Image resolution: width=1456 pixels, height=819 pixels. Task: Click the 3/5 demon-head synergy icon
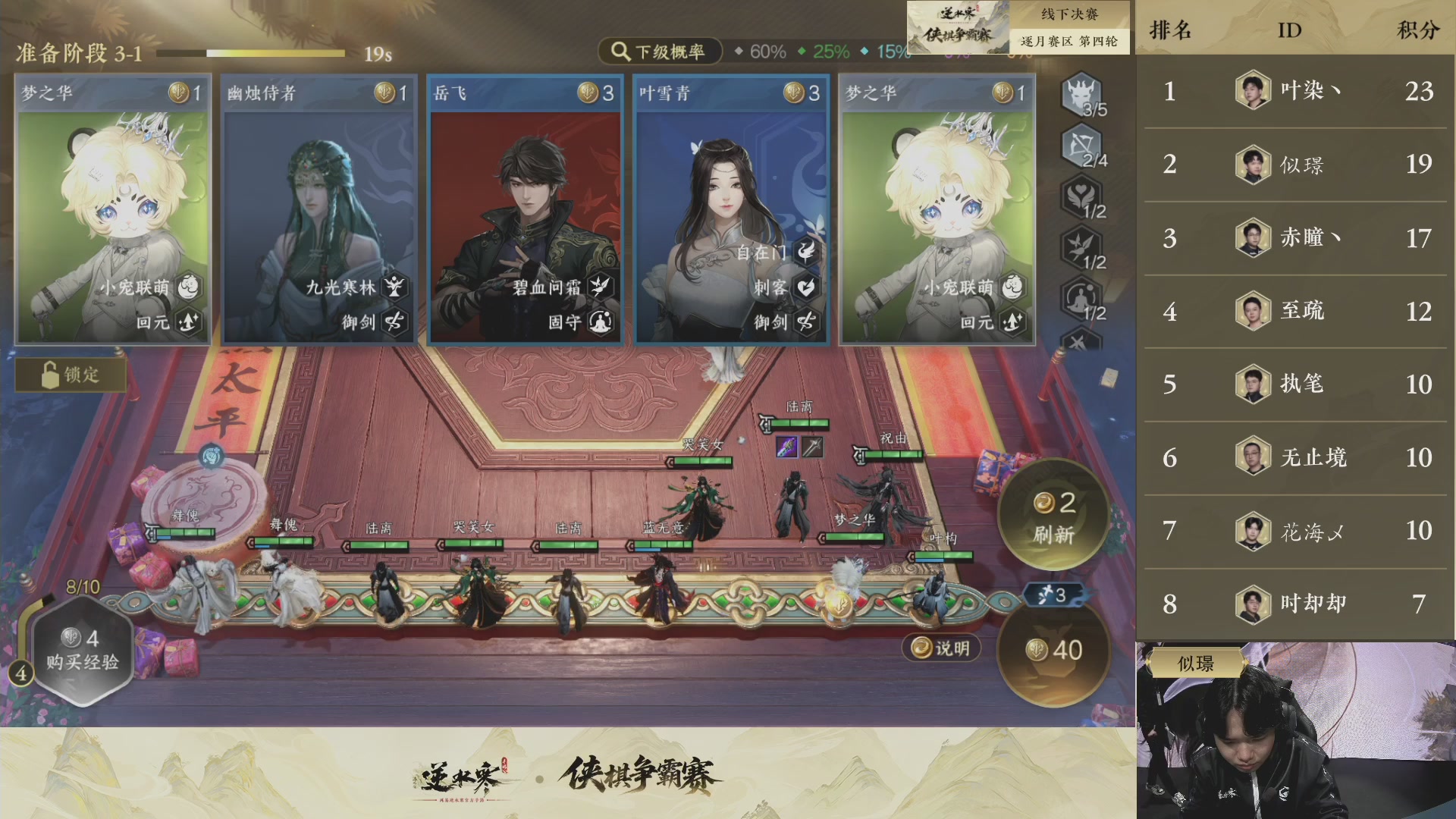[x=1082, y=99]
